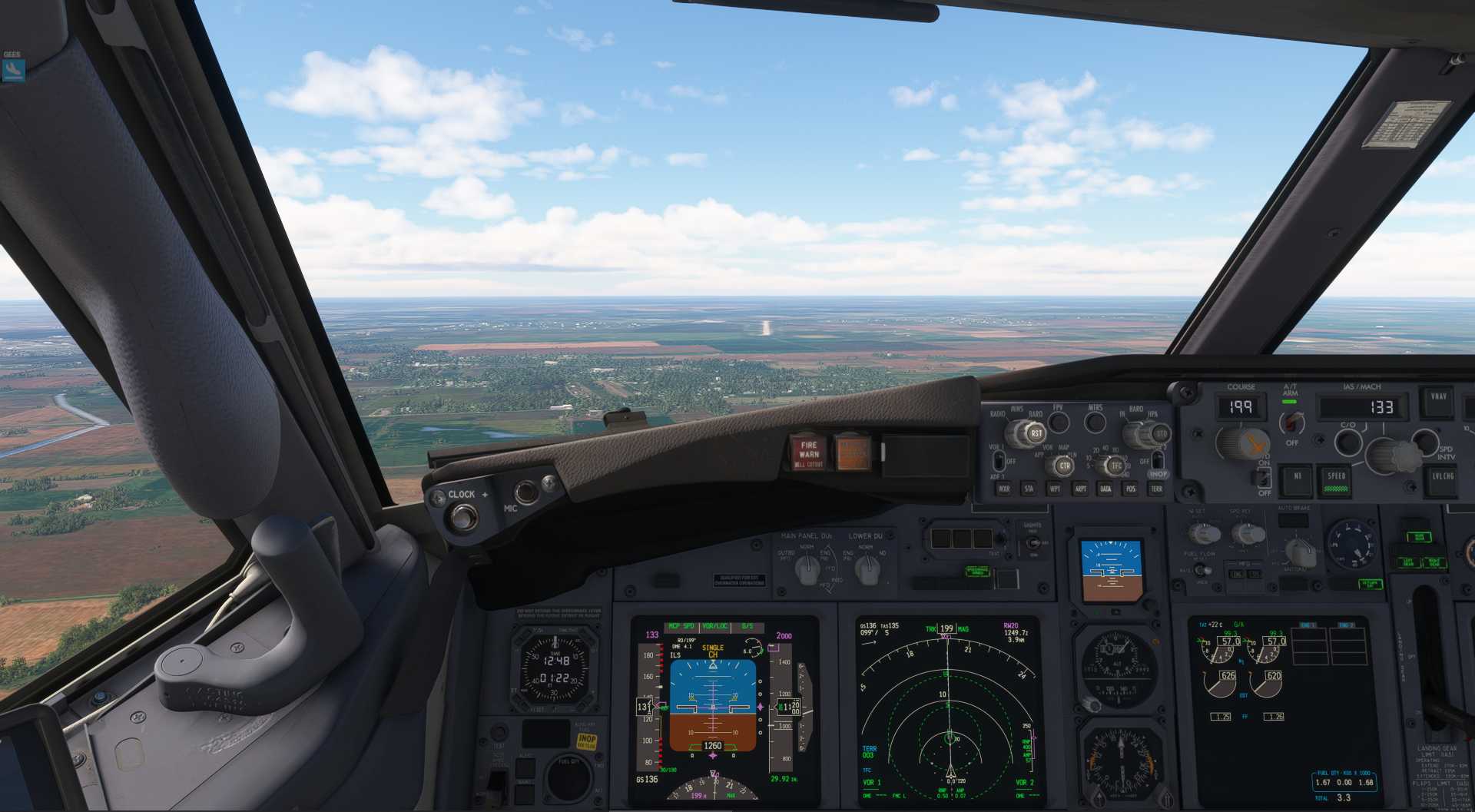Image resolution: width=1475 pixels, height=812 pixels.
Task: Open the GEES landing overlay icon
Action: click(x=13, y=70)
